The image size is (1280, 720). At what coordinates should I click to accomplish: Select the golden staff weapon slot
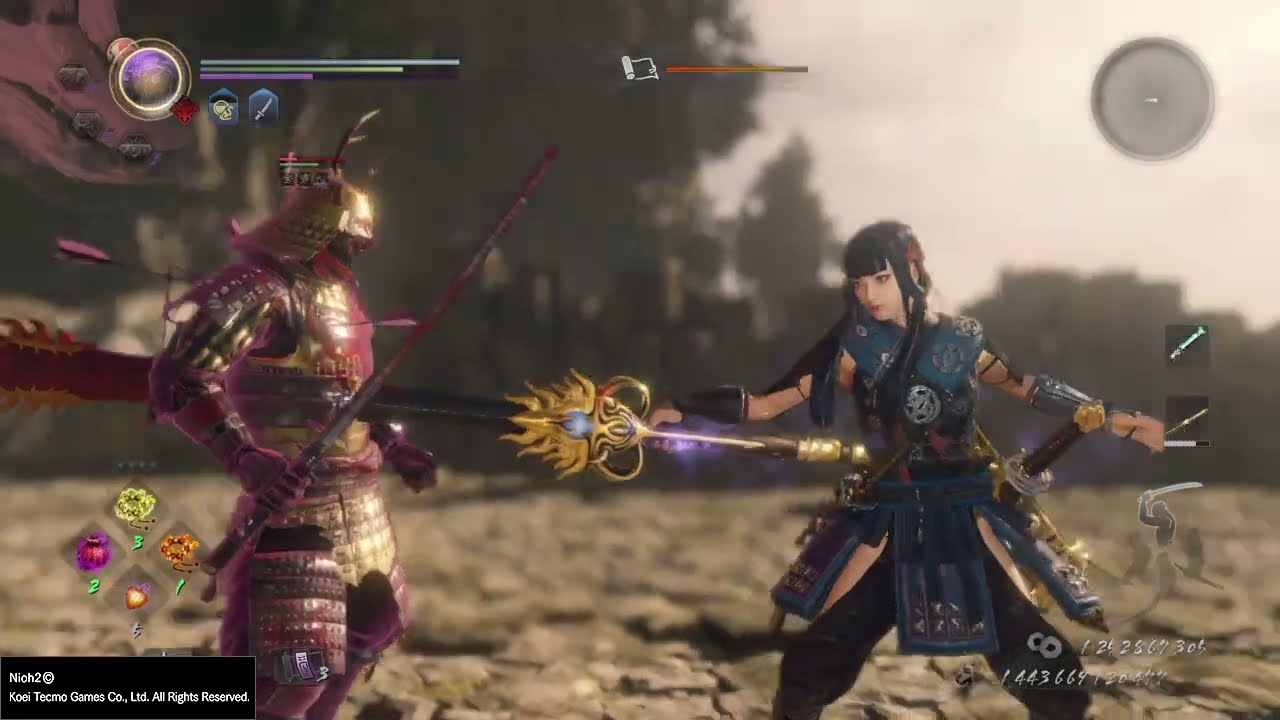click(1187, 420)
